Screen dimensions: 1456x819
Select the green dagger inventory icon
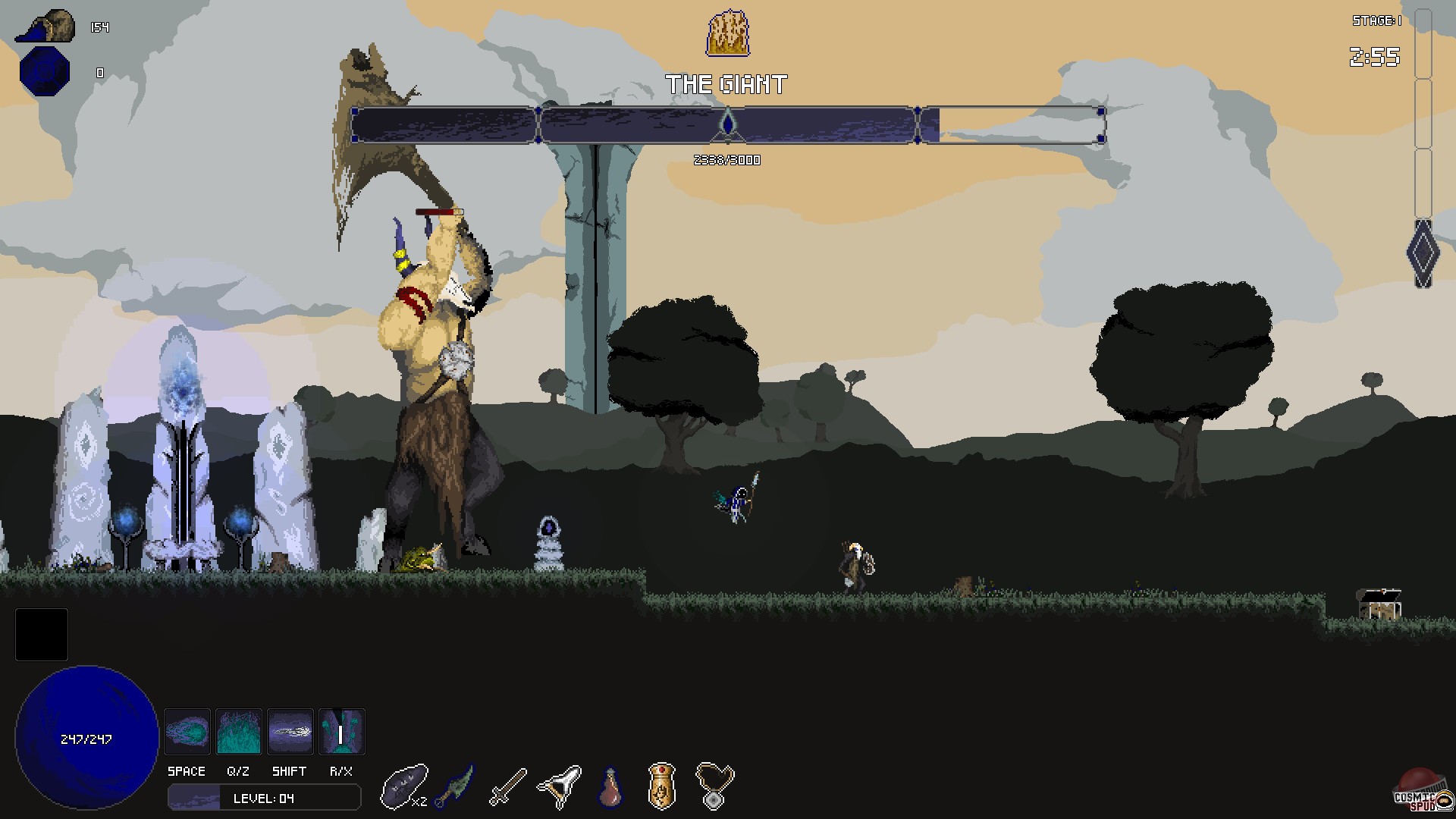click(x=456, y=786)
